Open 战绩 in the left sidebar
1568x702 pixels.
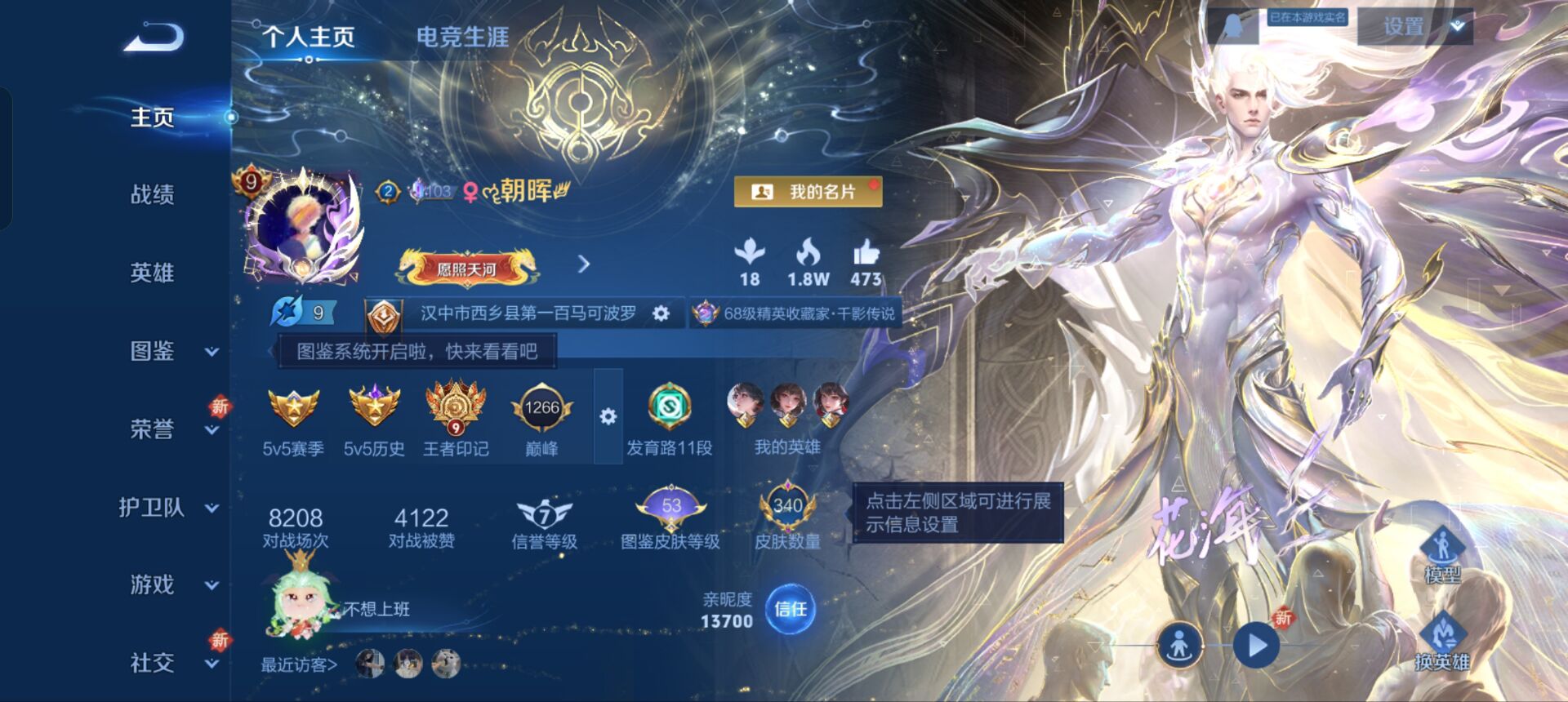(149, 194)
